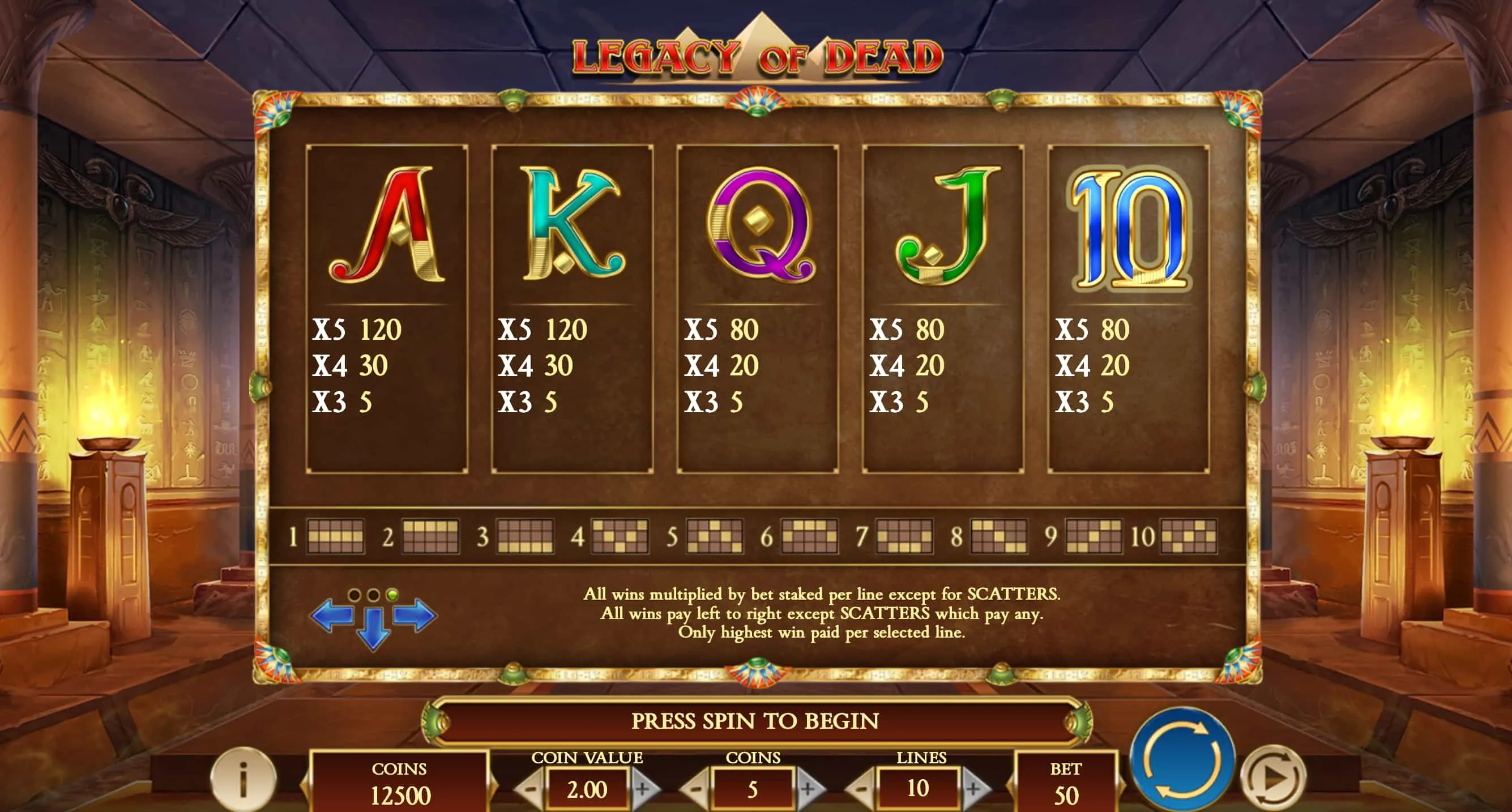Decrease the number of coins
Screen dimensions: 1512x812
(x=695, y=789)
